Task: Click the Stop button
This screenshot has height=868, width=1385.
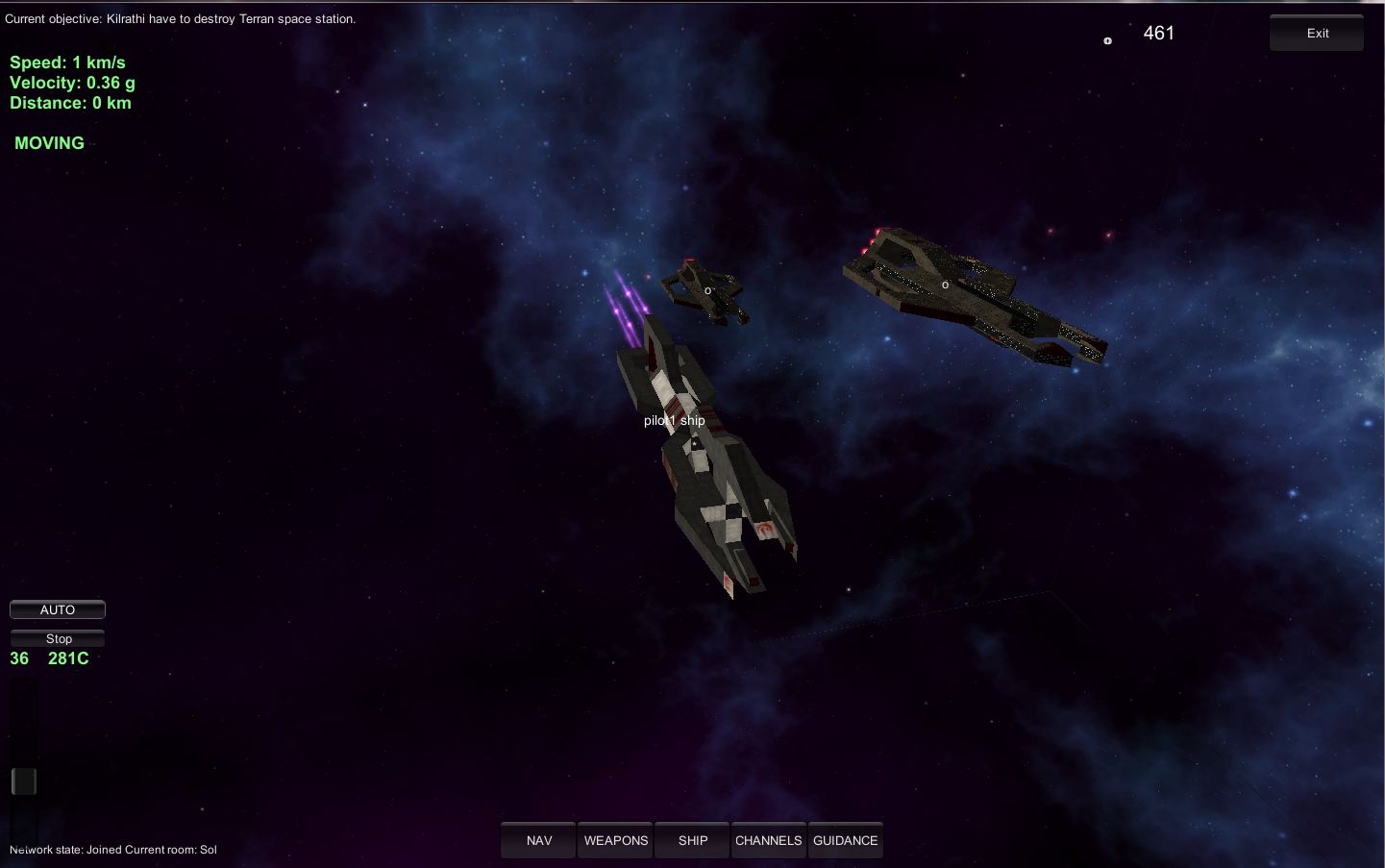Action: [58, 638]
